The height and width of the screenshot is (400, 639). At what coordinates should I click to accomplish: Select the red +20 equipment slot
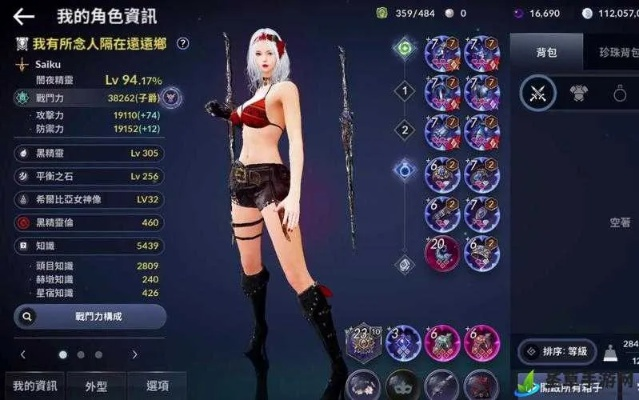[441, 254]
